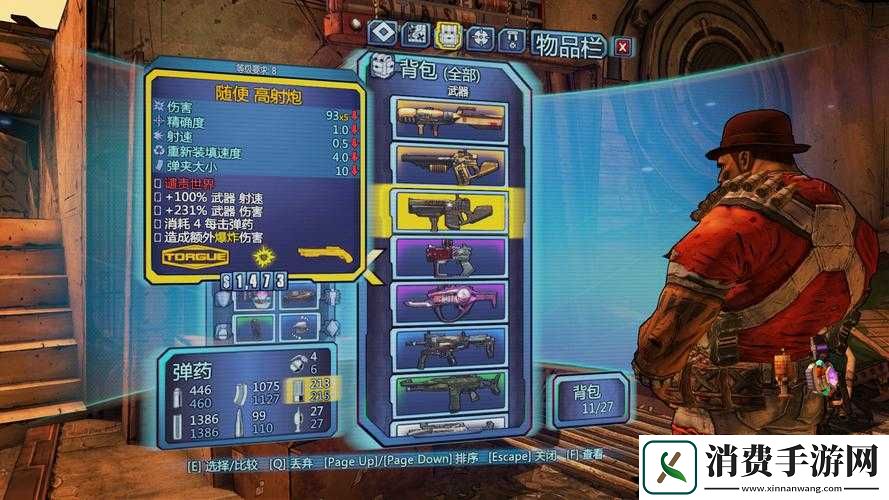Open the diamond-icon missions tab
The height and width of the screenshot is (500, 889).
click(x=382, y=34)
